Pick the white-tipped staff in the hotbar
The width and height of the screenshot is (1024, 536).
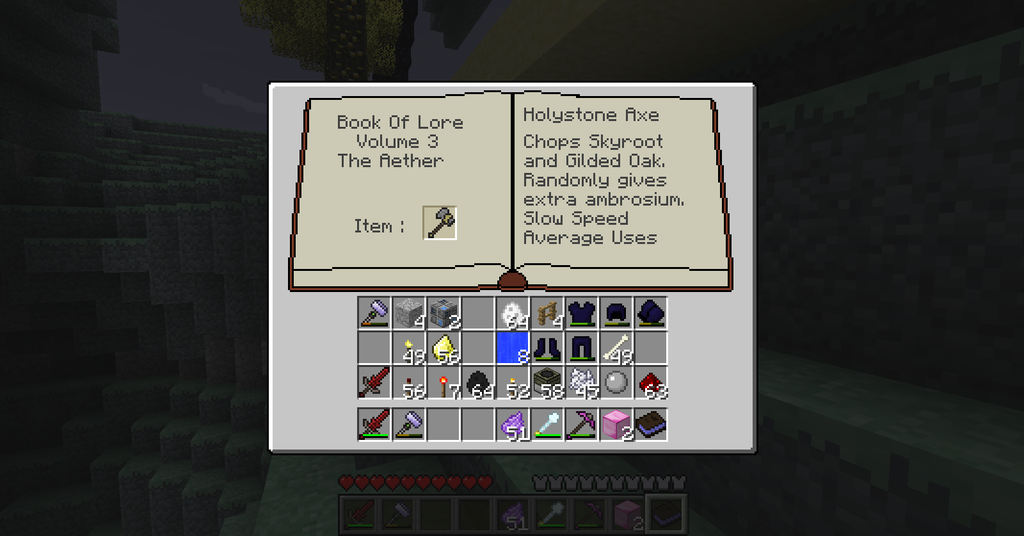[x=547, y=424]
